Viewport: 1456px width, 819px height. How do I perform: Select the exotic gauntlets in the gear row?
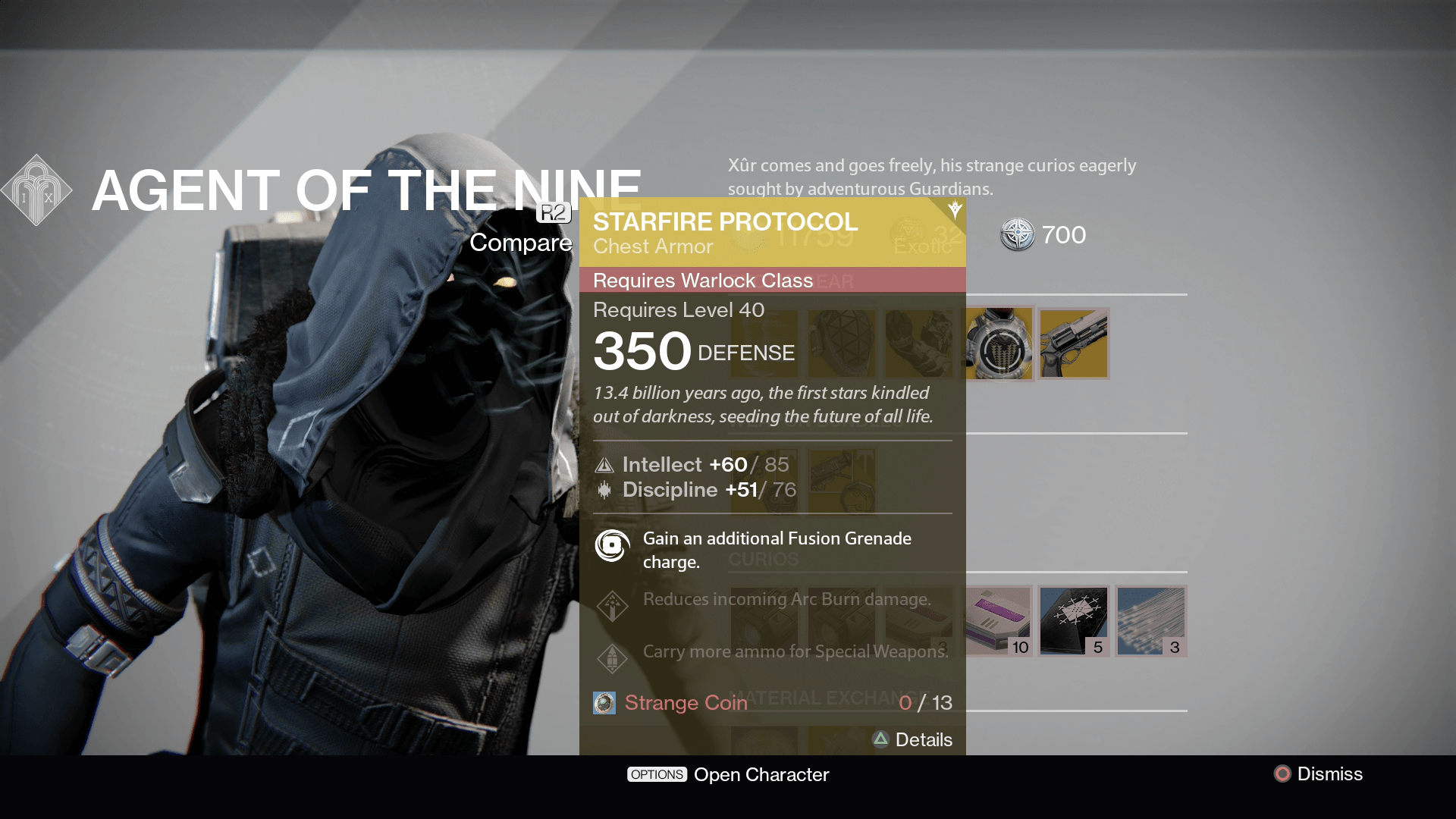pyautogui.click(x=920, y=344)
